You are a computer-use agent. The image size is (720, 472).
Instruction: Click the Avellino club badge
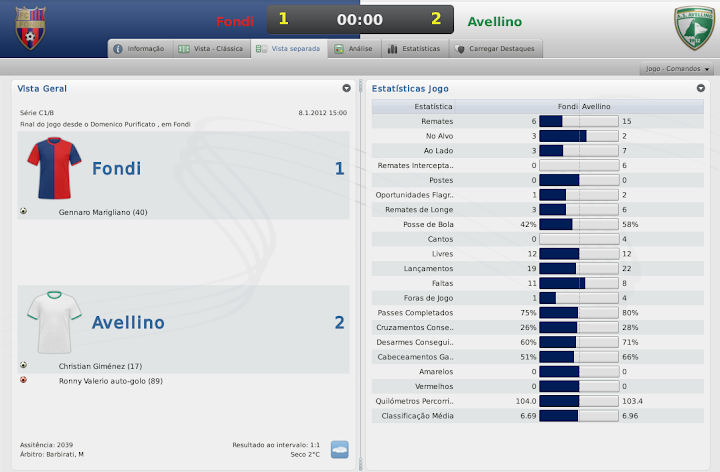click(x=692, y=28)
